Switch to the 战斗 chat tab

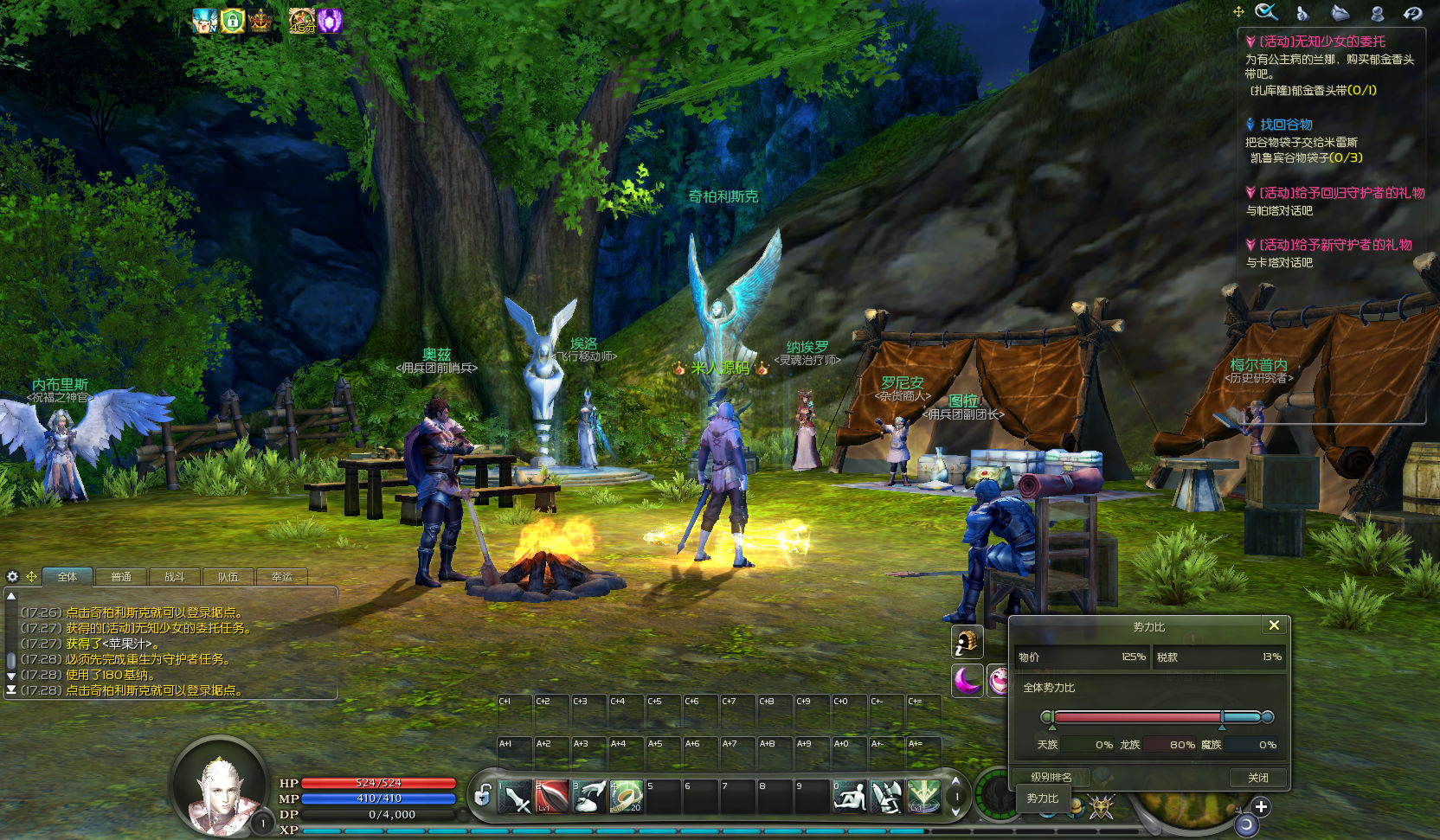[175, 577]
